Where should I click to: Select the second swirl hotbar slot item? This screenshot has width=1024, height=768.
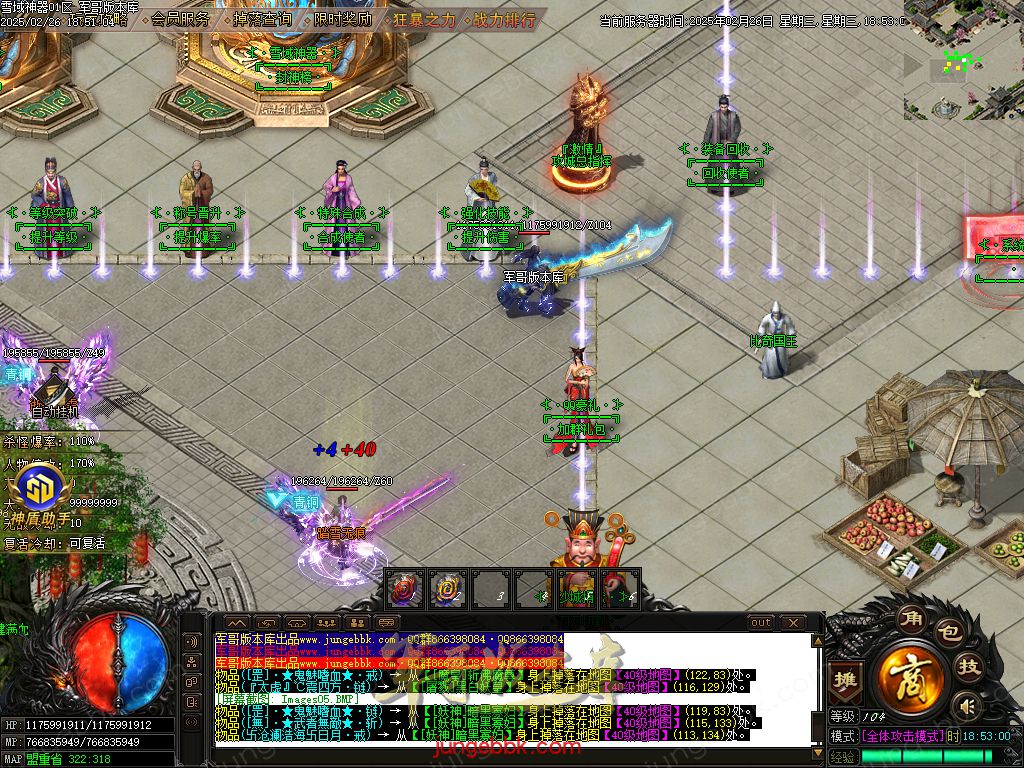pos(445,588)
